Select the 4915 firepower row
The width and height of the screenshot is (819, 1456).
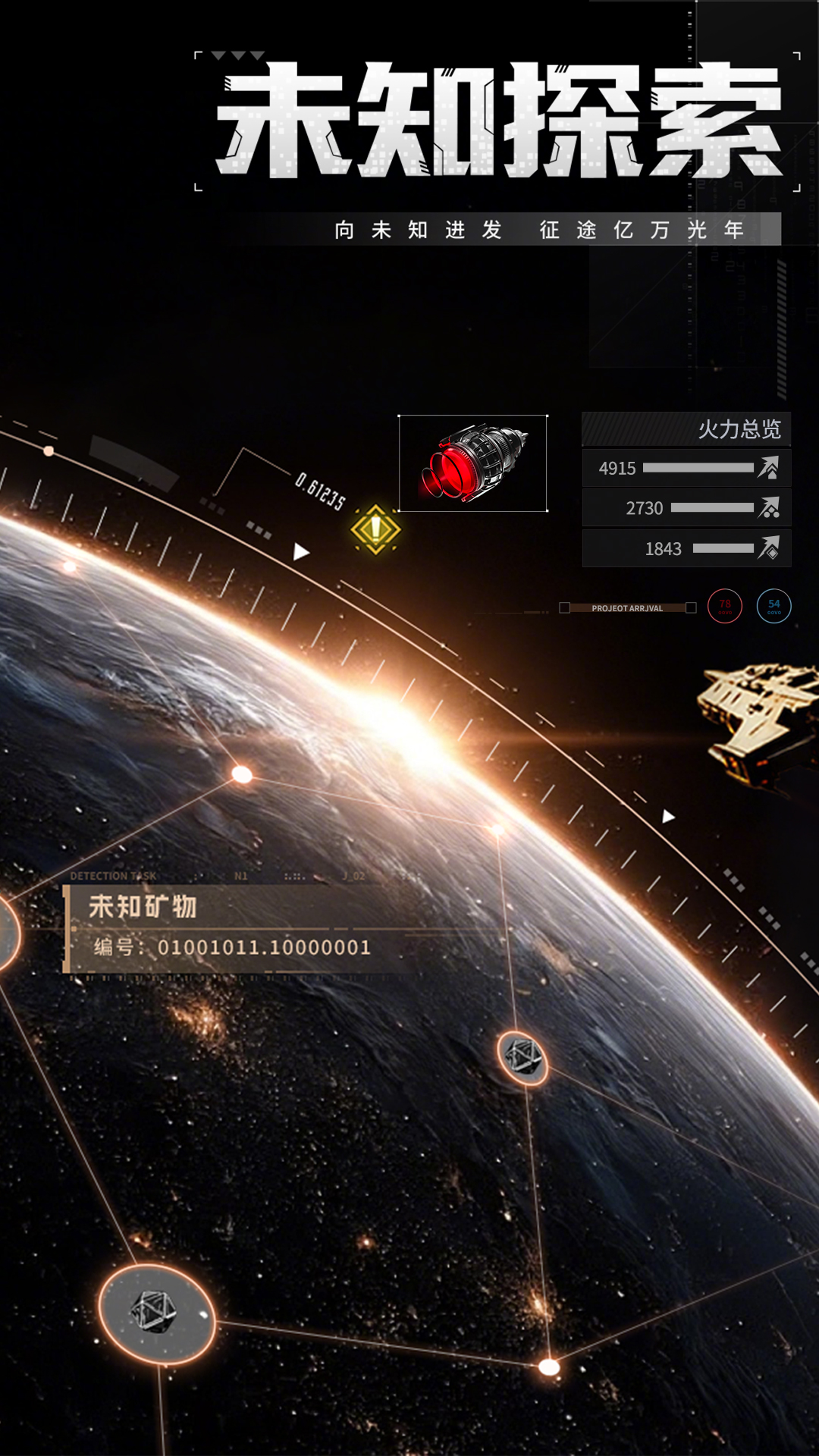686,468
